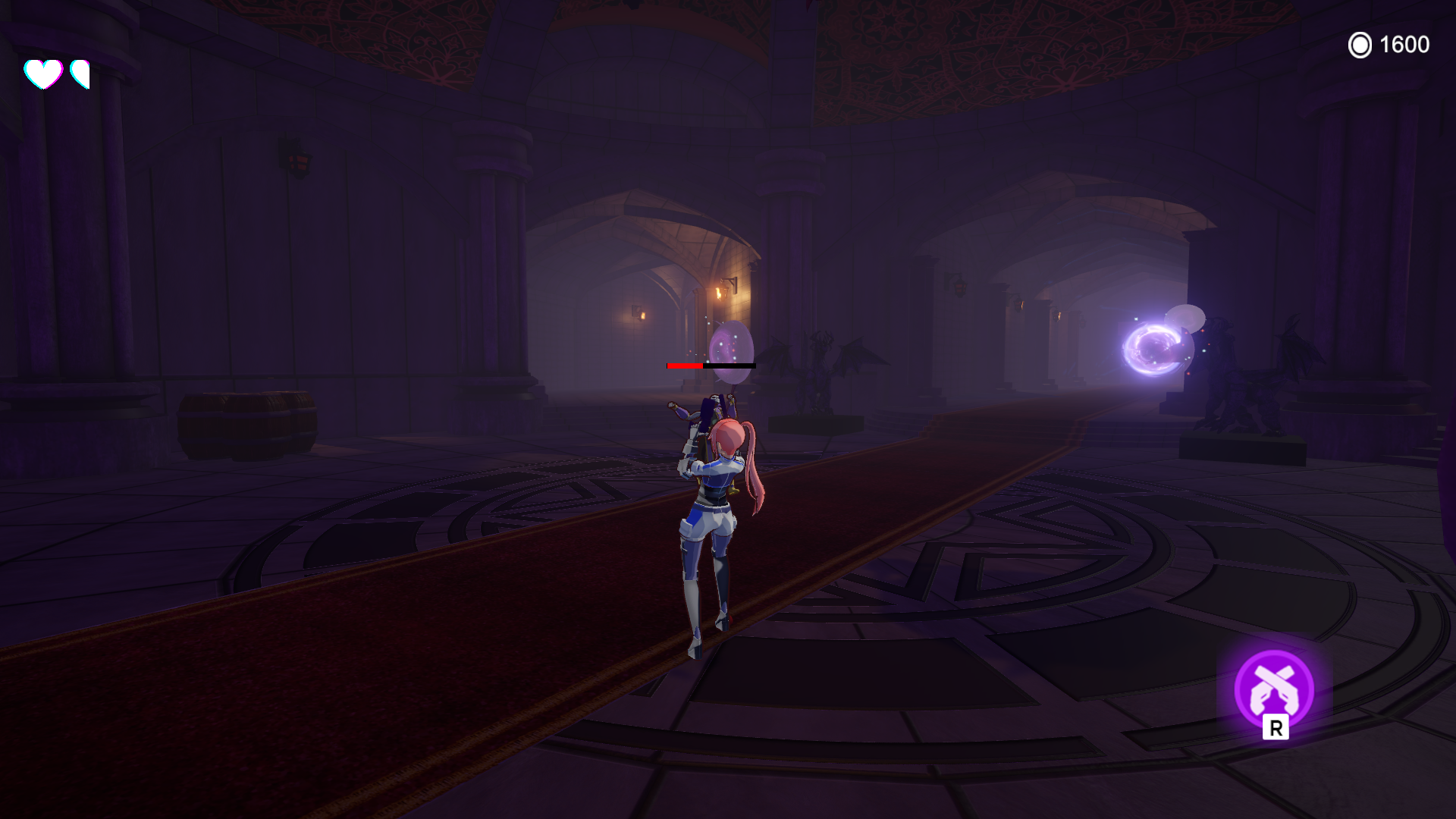Activate the crossed pistols ability icon
The width and height of the screenshot is (1456, 819).
pyautogui.click(x=1274, y=689)
